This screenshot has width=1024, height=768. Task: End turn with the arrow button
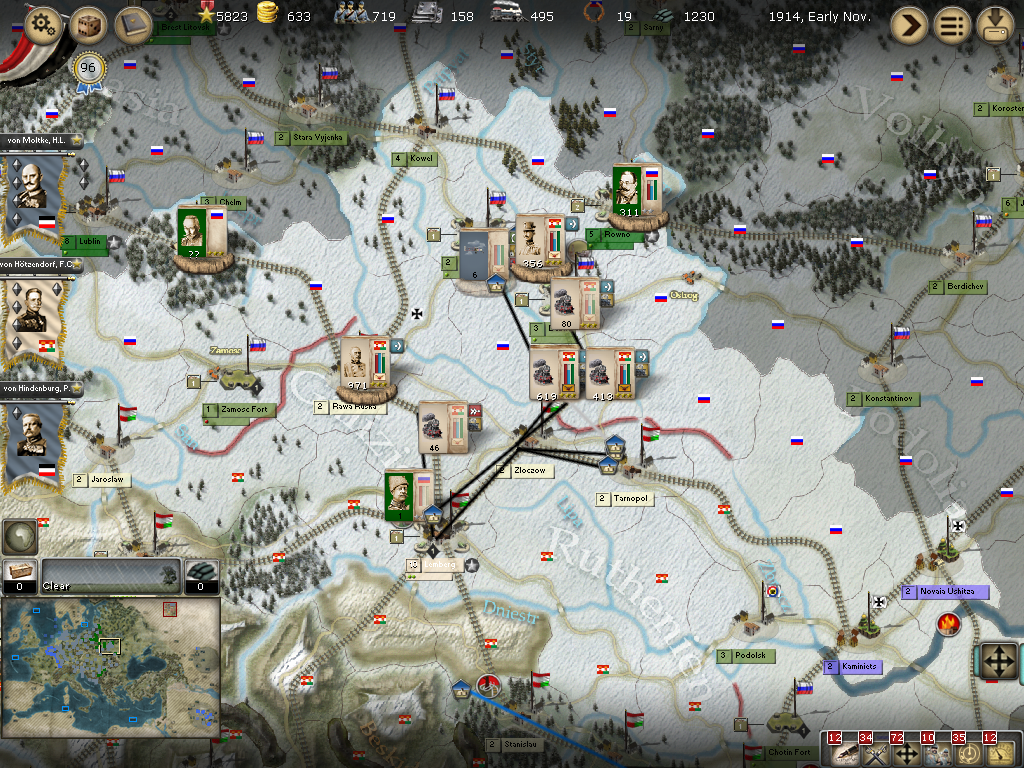(910, 24)
